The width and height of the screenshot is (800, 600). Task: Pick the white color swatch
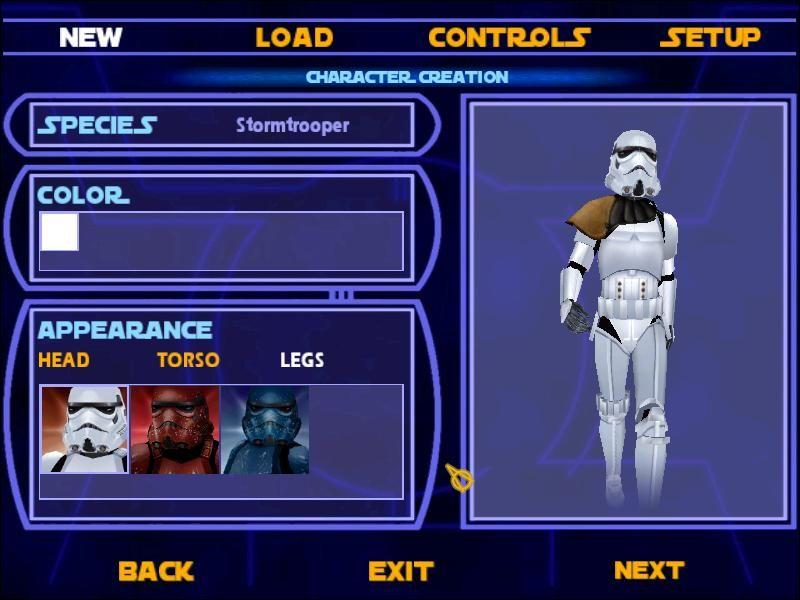59,232
